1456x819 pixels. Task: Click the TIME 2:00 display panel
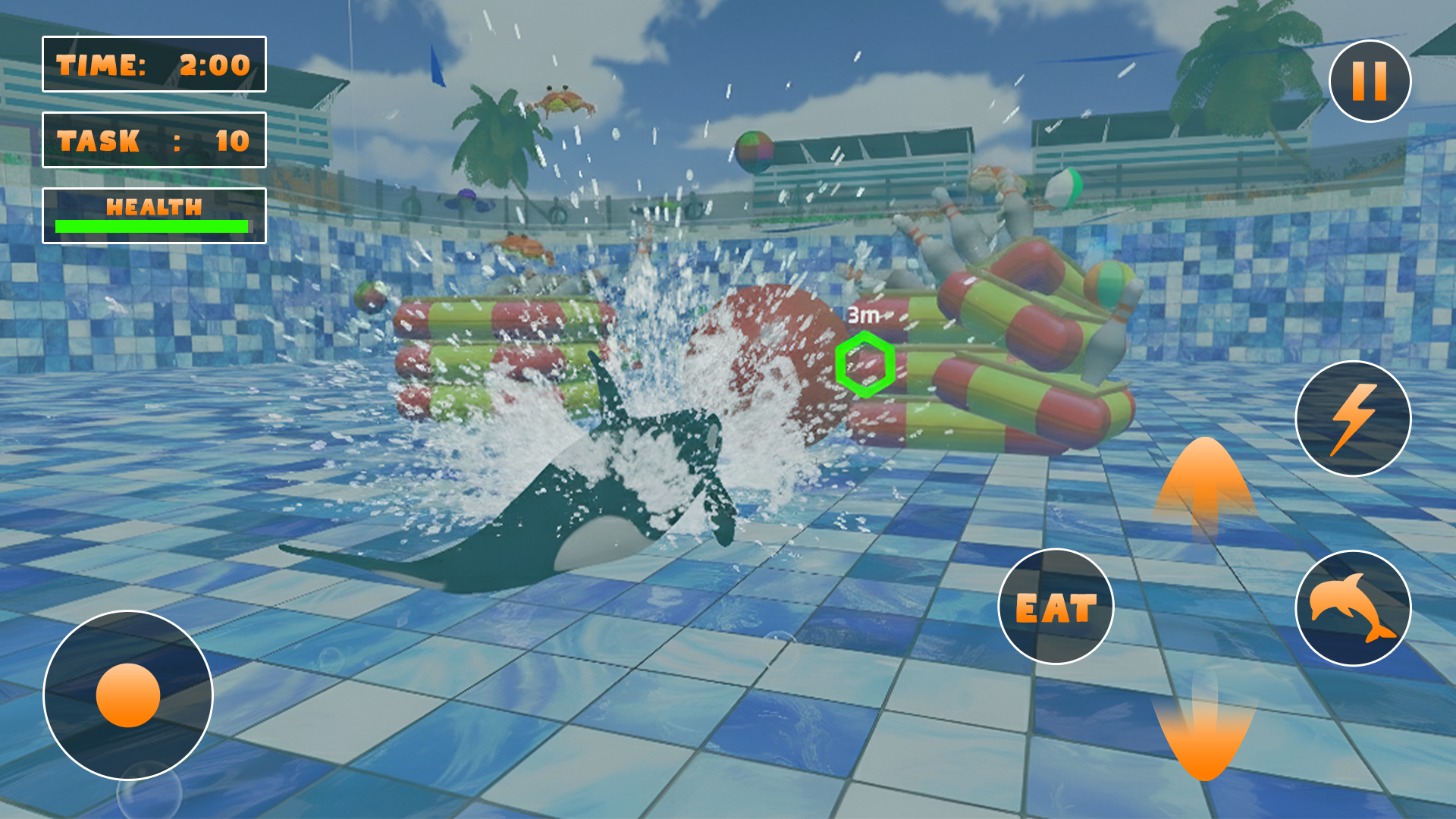(155, 65)
